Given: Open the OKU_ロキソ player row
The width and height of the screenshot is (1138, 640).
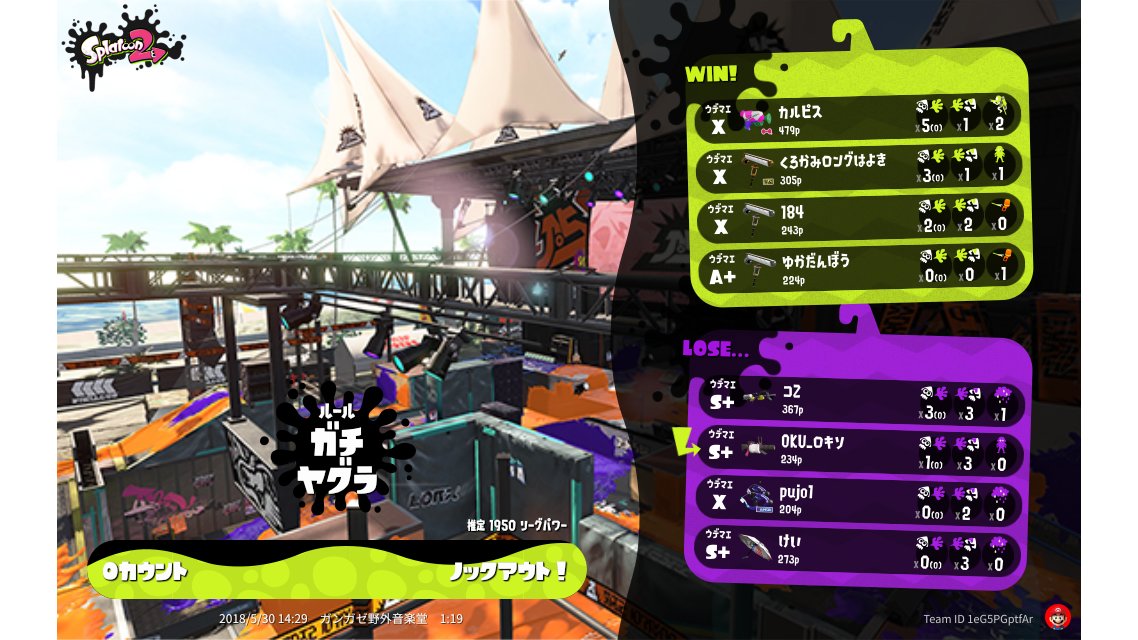Looking at the screenshot, I should (858, 448).
